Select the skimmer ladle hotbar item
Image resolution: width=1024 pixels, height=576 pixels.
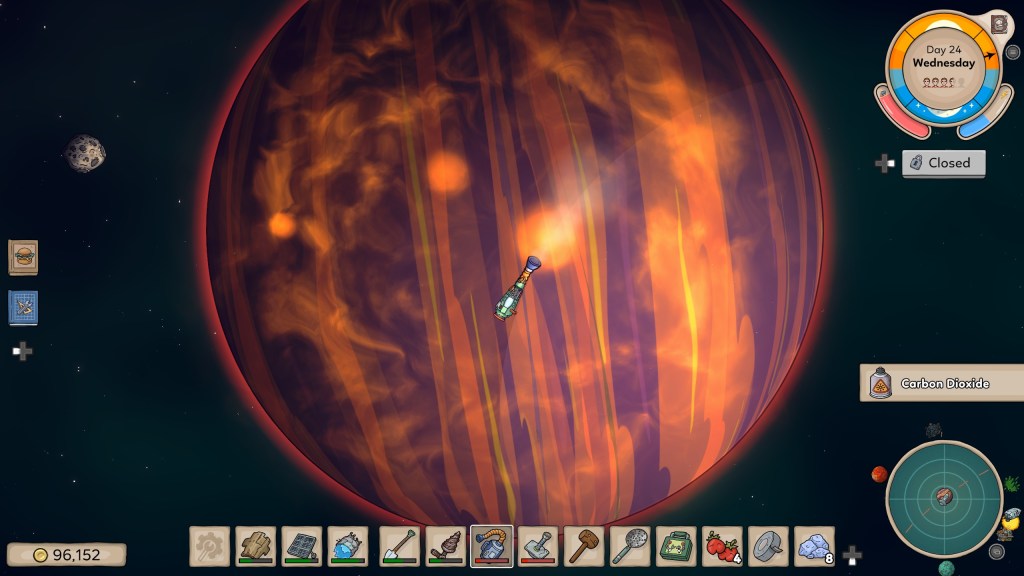(630, 546)
